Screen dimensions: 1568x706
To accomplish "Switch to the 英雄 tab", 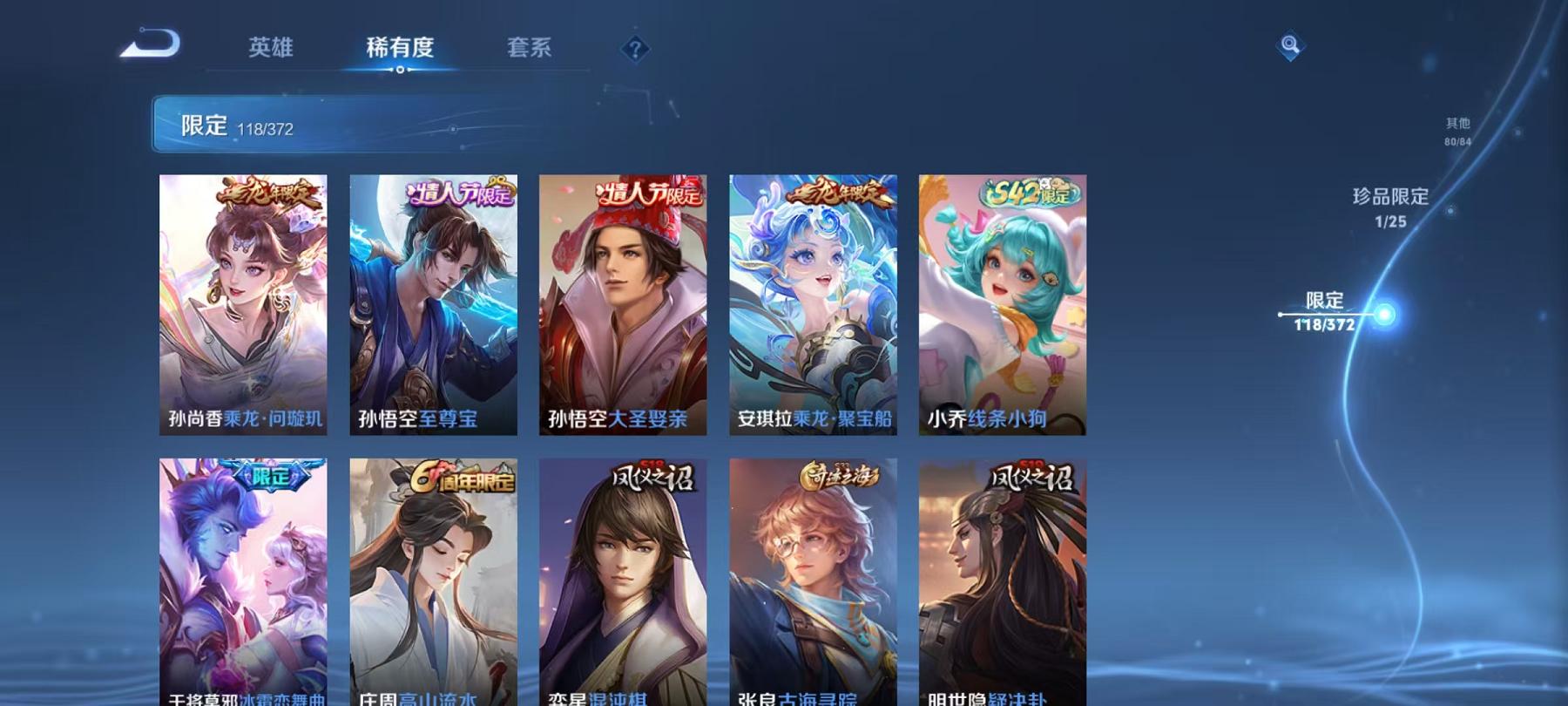I will pyautogui.click(x=270, y=49).
